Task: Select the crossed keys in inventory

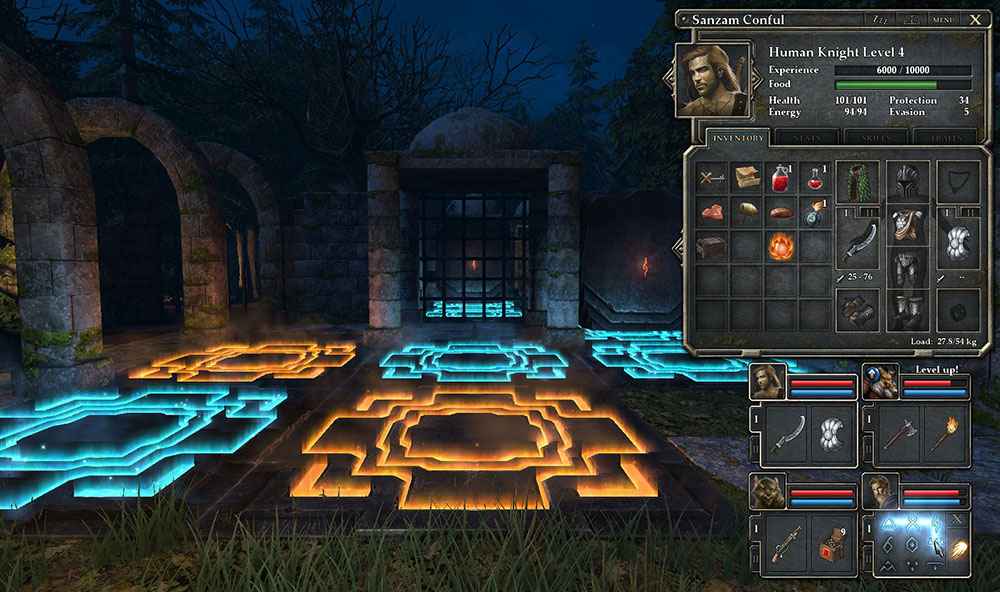Action: coord(711,178)
